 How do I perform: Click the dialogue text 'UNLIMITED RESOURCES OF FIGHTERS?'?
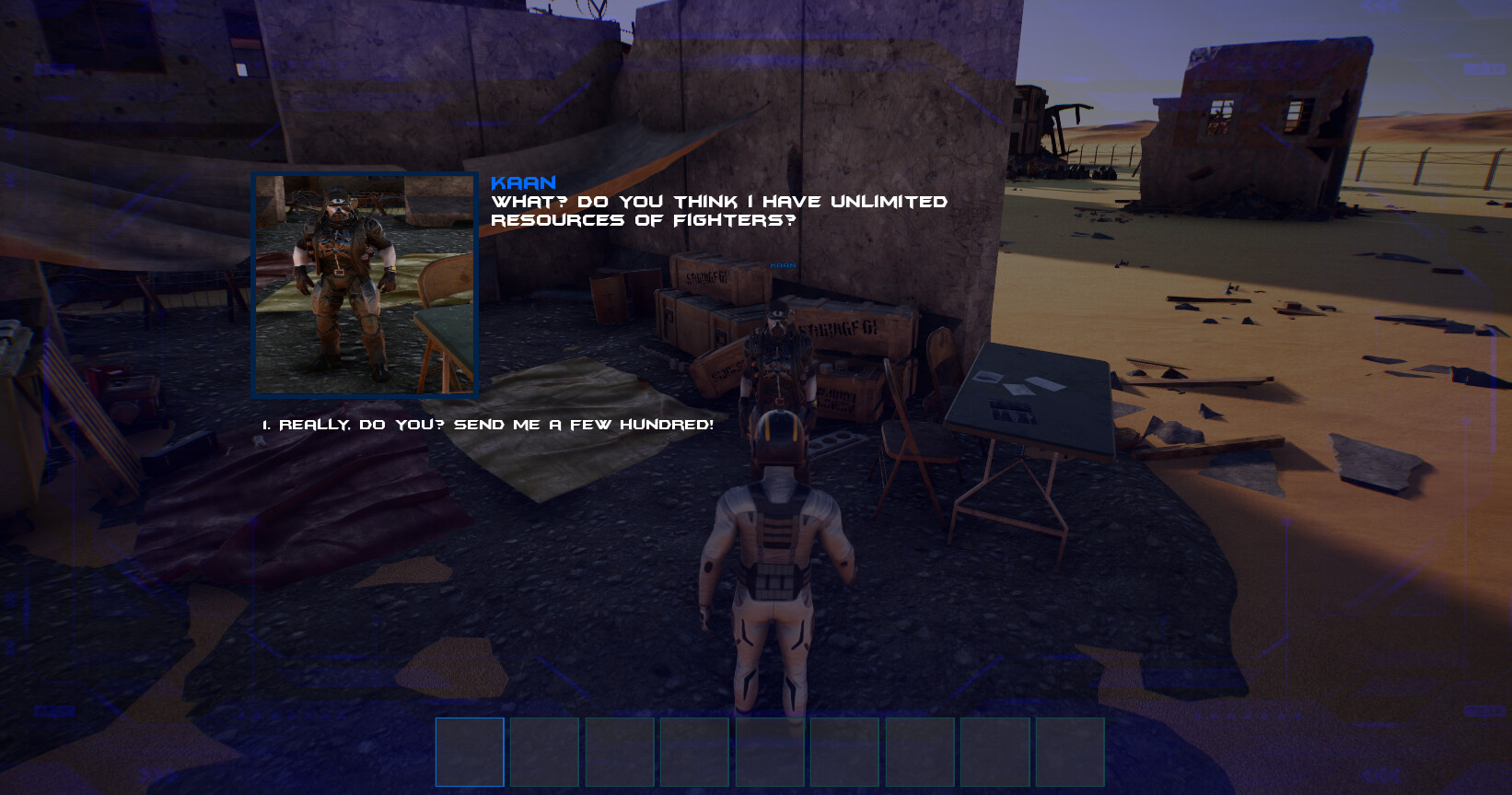point(720,208)
